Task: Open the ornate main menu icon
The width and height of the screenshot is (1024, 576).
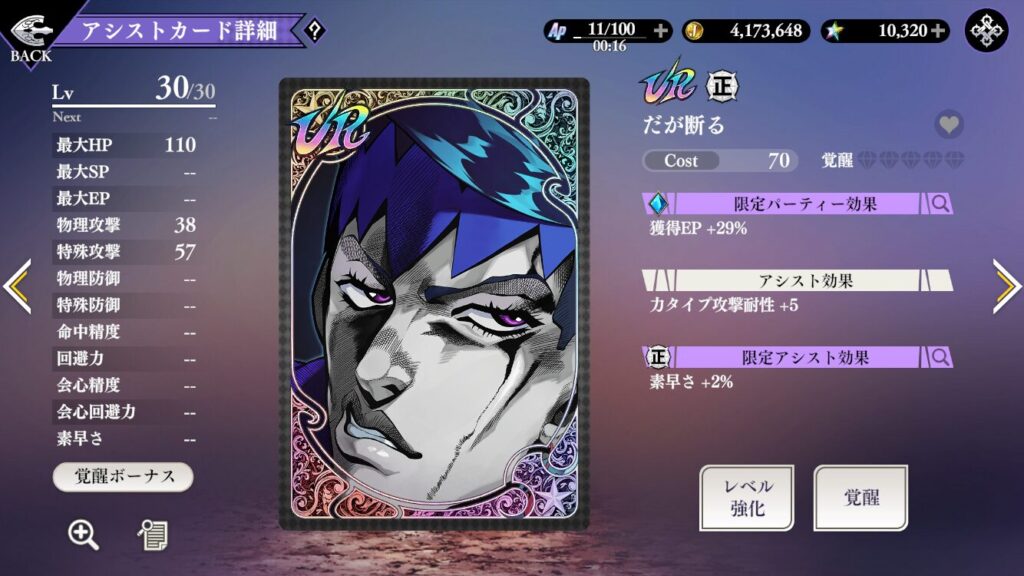Action: (986, 31)
